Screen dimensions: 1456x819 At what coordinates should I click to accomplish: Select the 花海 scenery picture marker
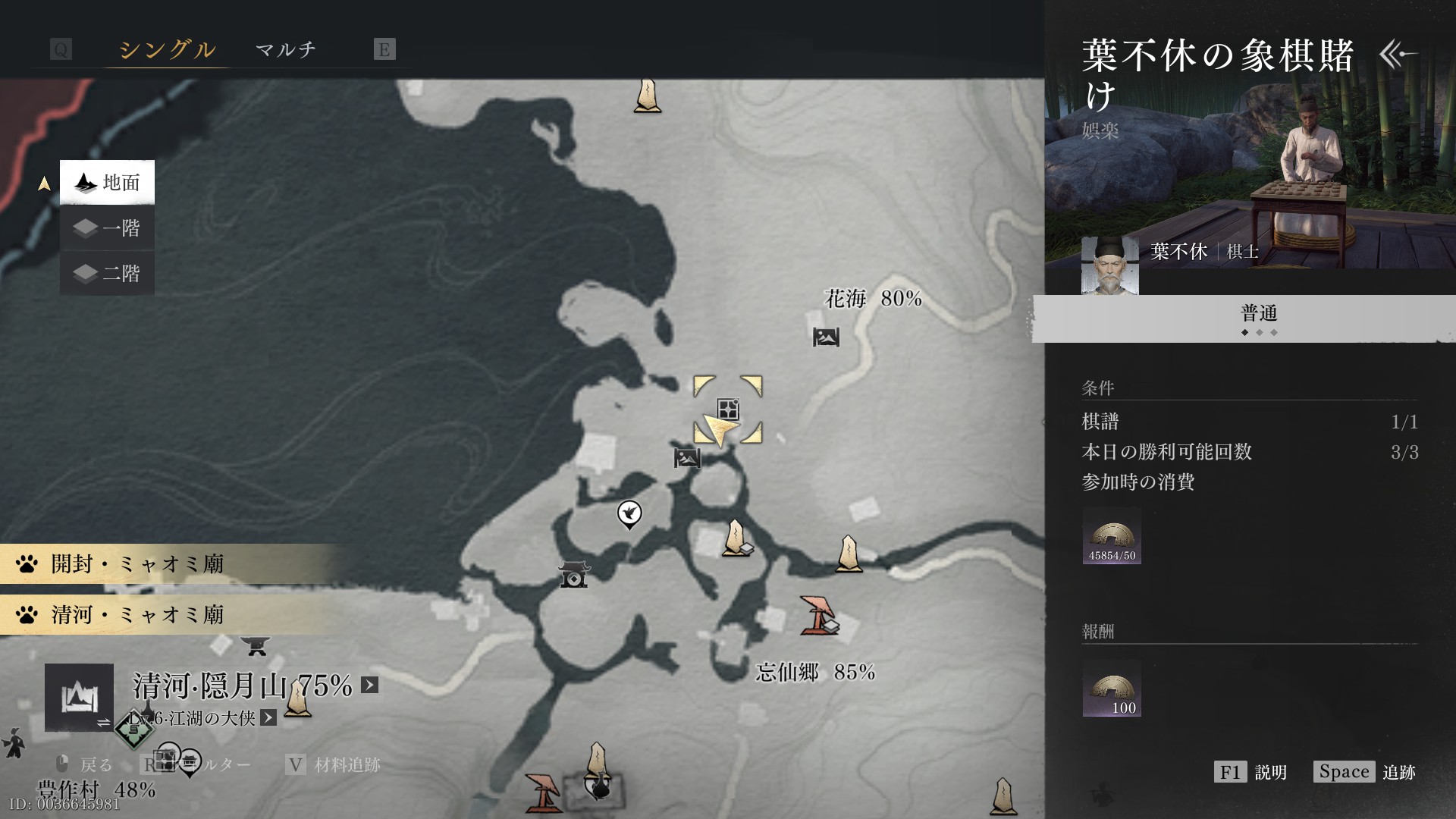tap(826, 337)
